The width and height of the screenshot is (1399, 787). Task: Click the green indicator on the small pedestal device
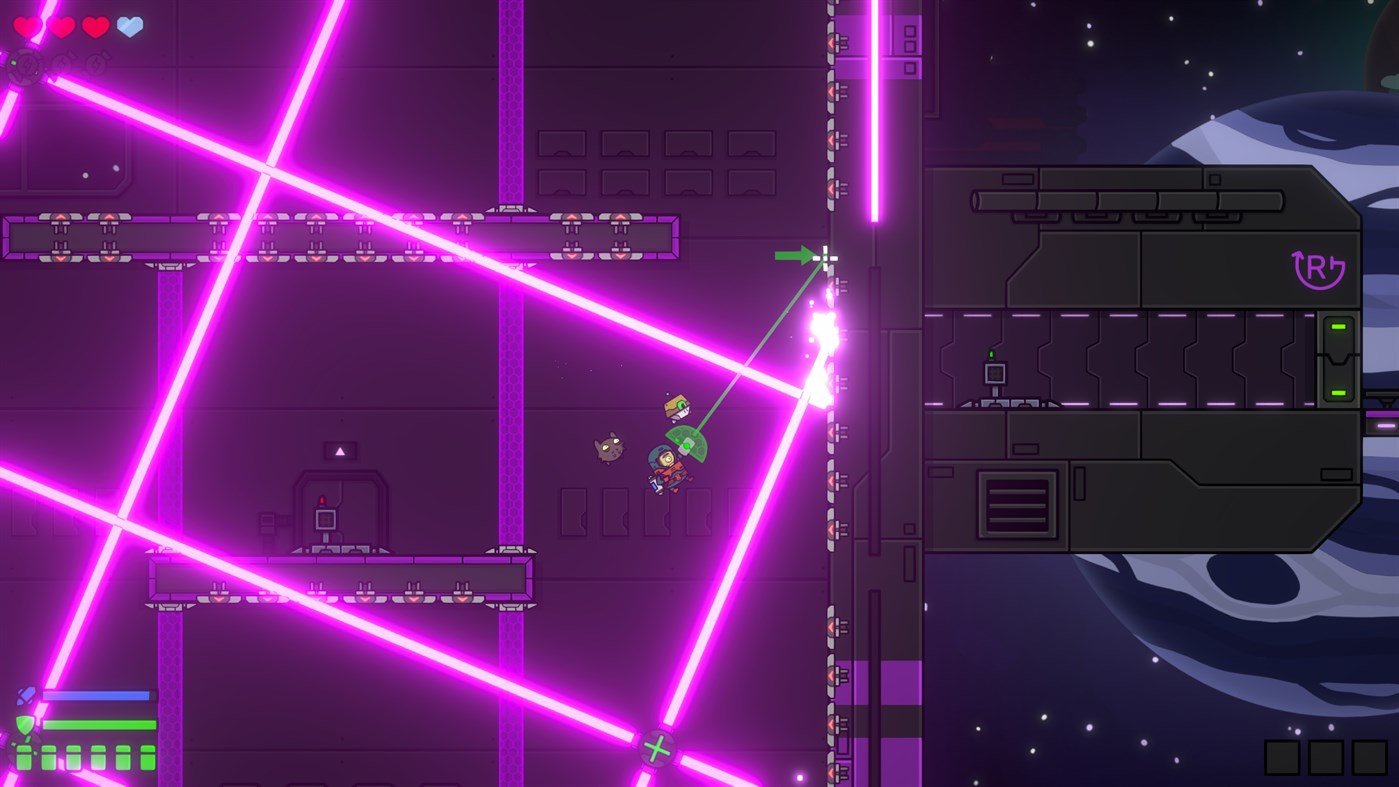point(992,356)
